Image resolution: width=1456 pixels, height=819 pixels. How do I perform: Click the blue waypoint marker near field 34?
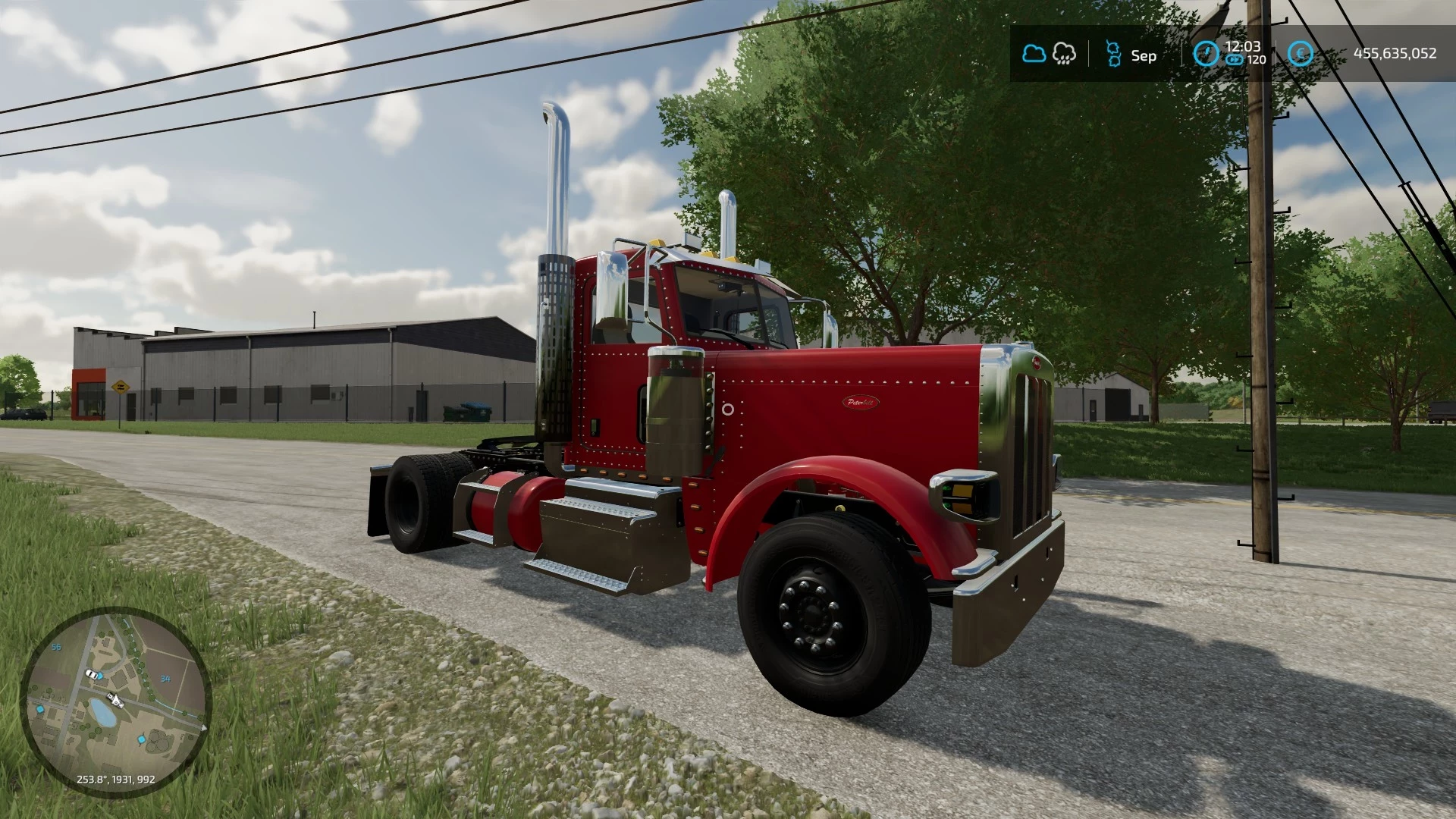click(x=99, y=676)
